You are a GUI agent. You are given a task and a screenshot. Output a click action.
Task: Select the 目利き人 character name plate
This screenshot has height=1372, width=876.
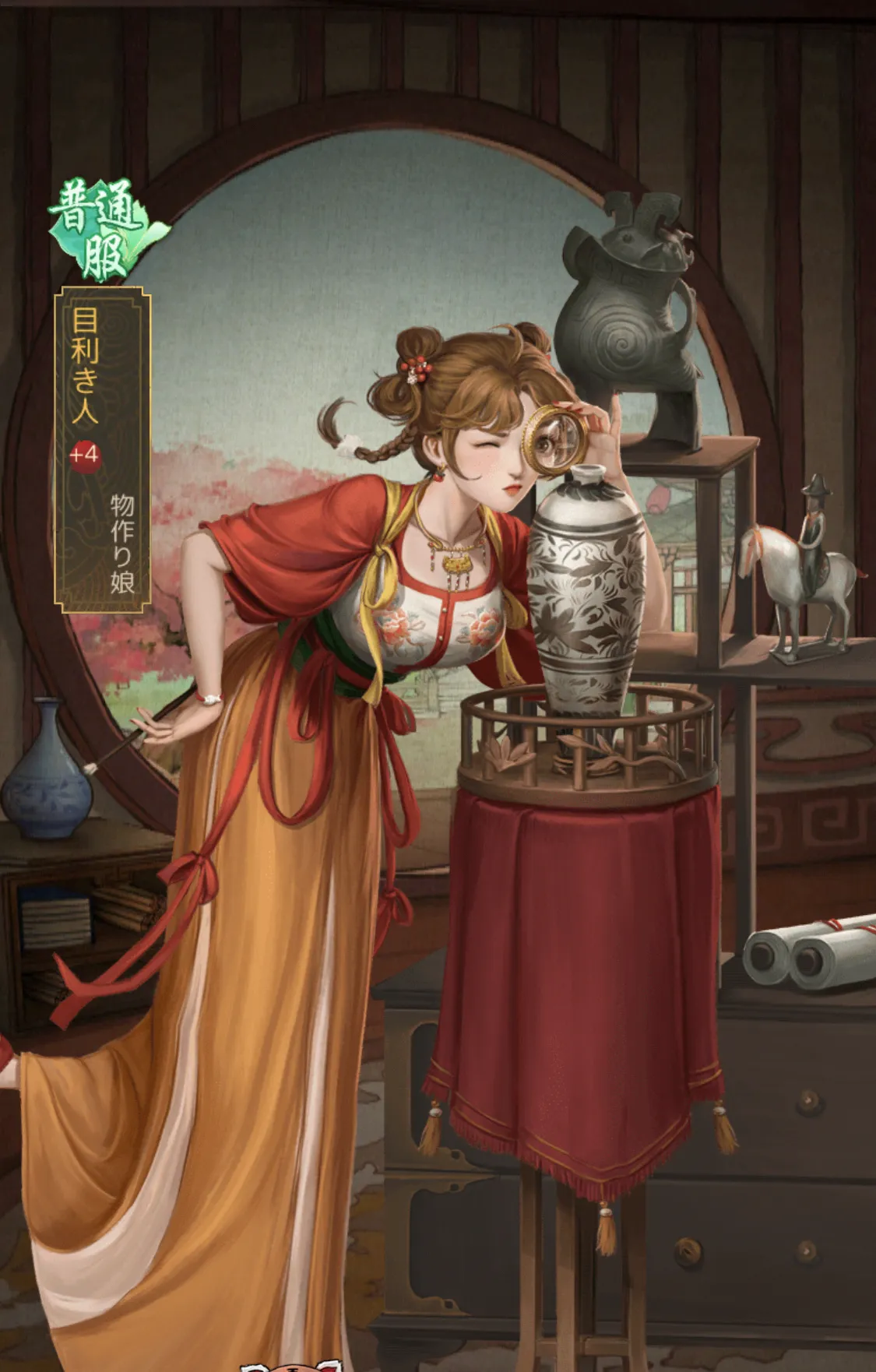point(102,448)
